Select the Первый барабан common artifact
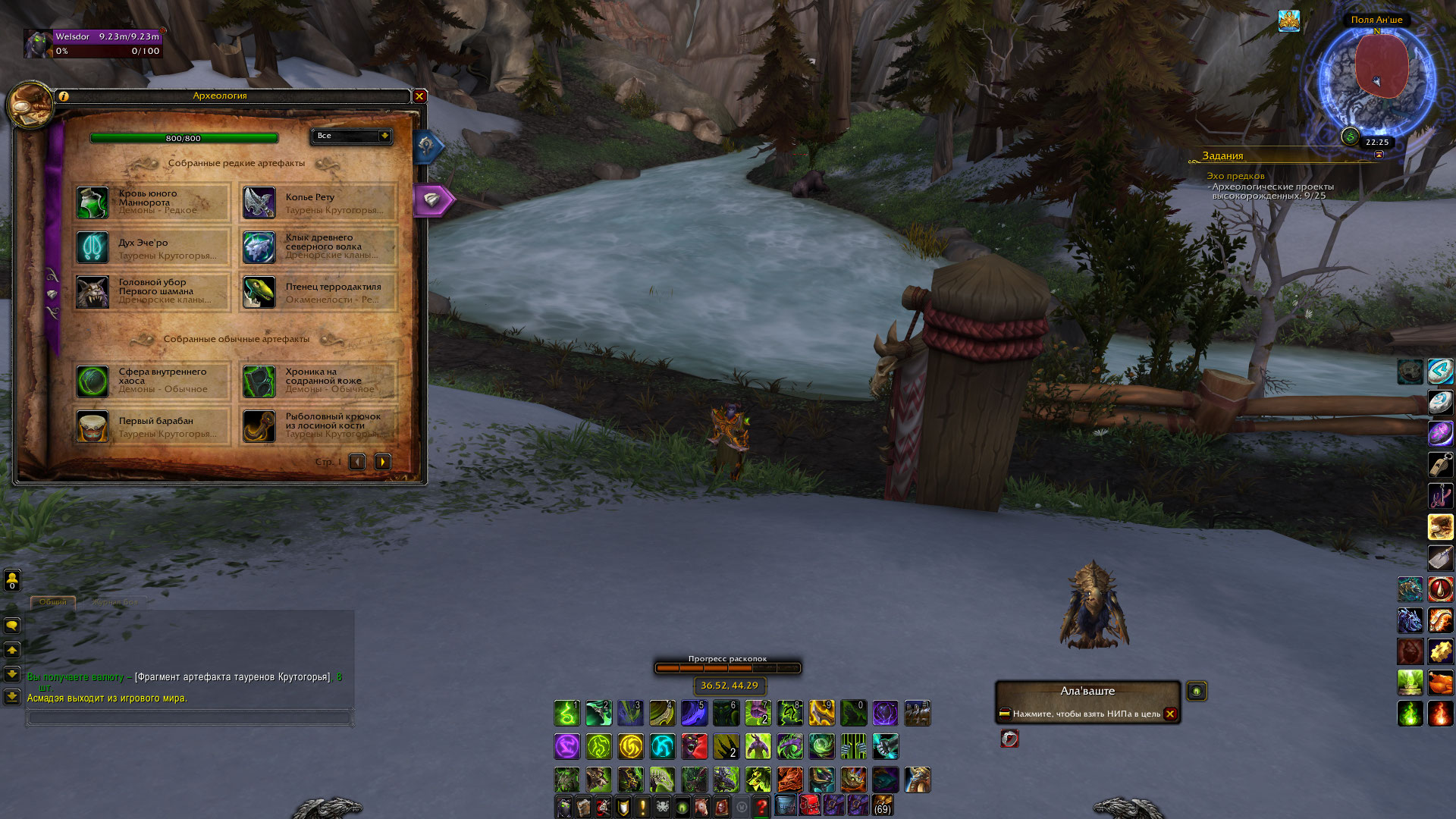The height and width of the screenshot is (819, 1456). coord(152,426)
